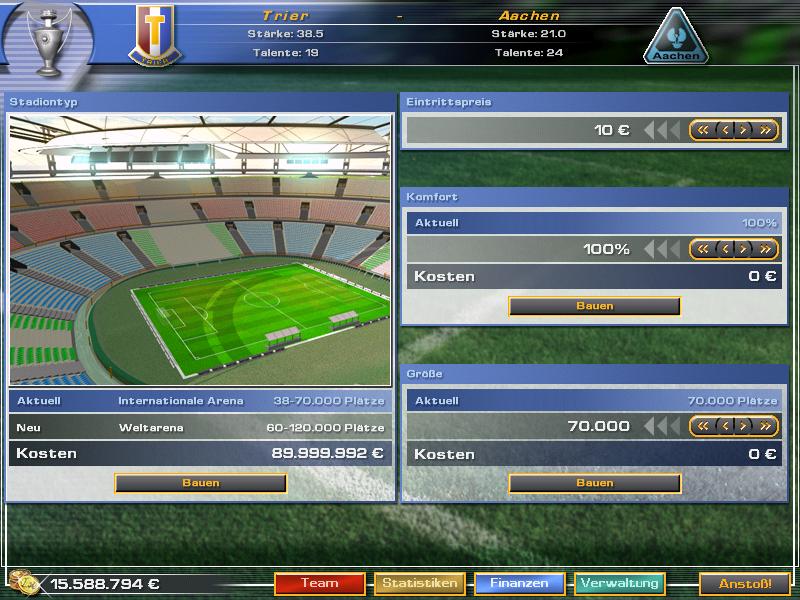This screenshot has height=600, width=800.
Task: Open the Statistiken screen
Action: pyautogui.click(x=419, y=583)
